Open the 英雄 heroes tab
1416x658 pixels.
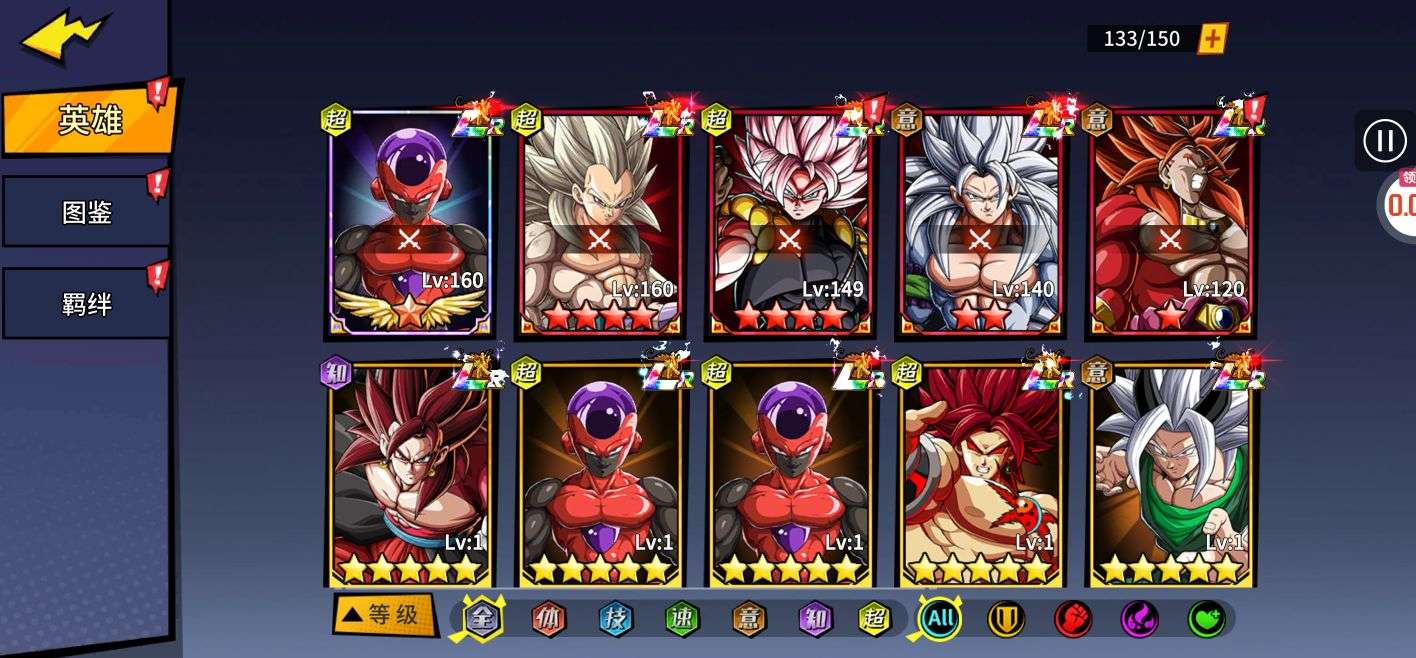[90, 121]
